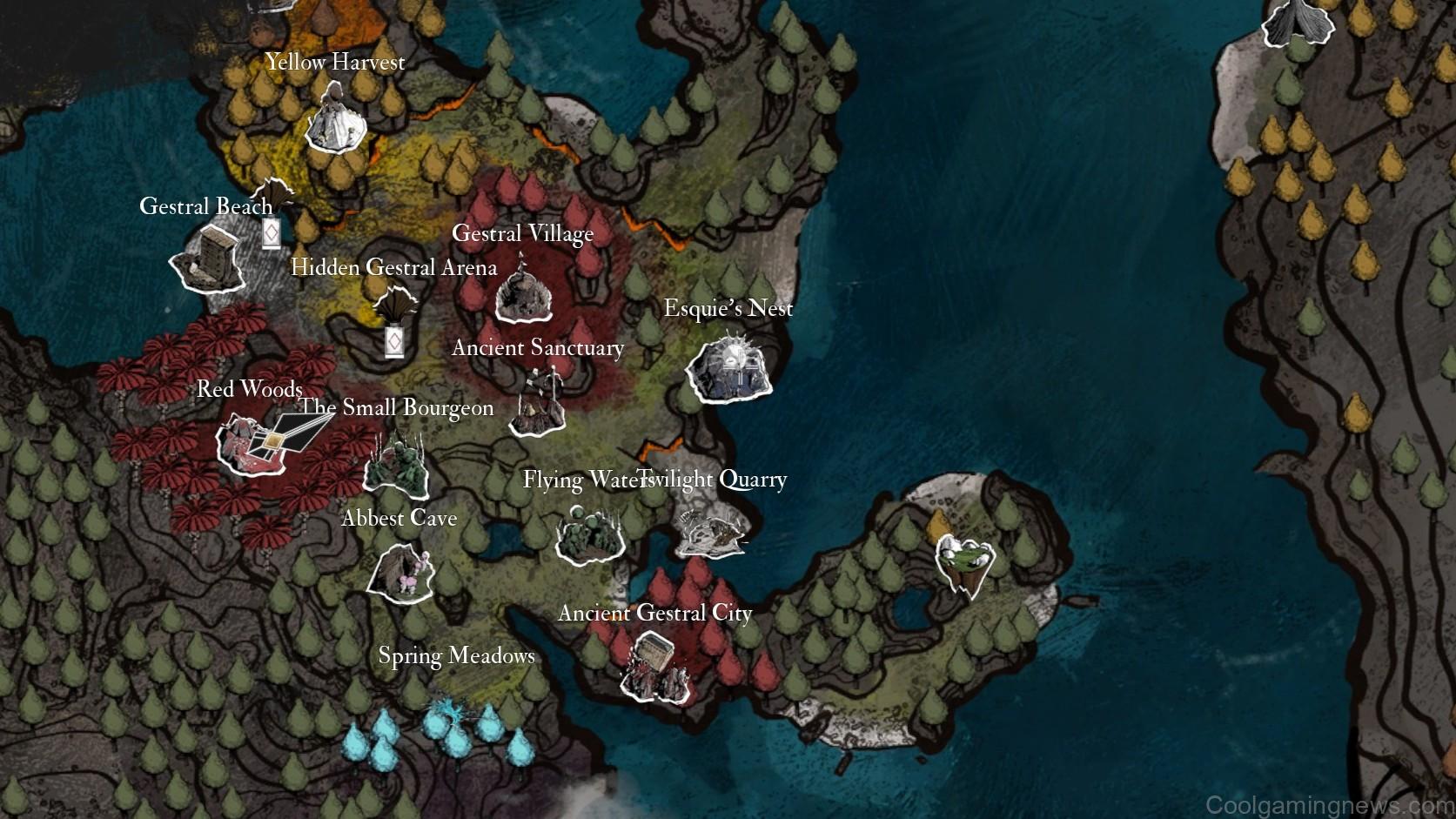Viewport: 1456px width, 819px height.
Task: Select The Small Bourgeon map icon
Action: [x=396, y=466]
